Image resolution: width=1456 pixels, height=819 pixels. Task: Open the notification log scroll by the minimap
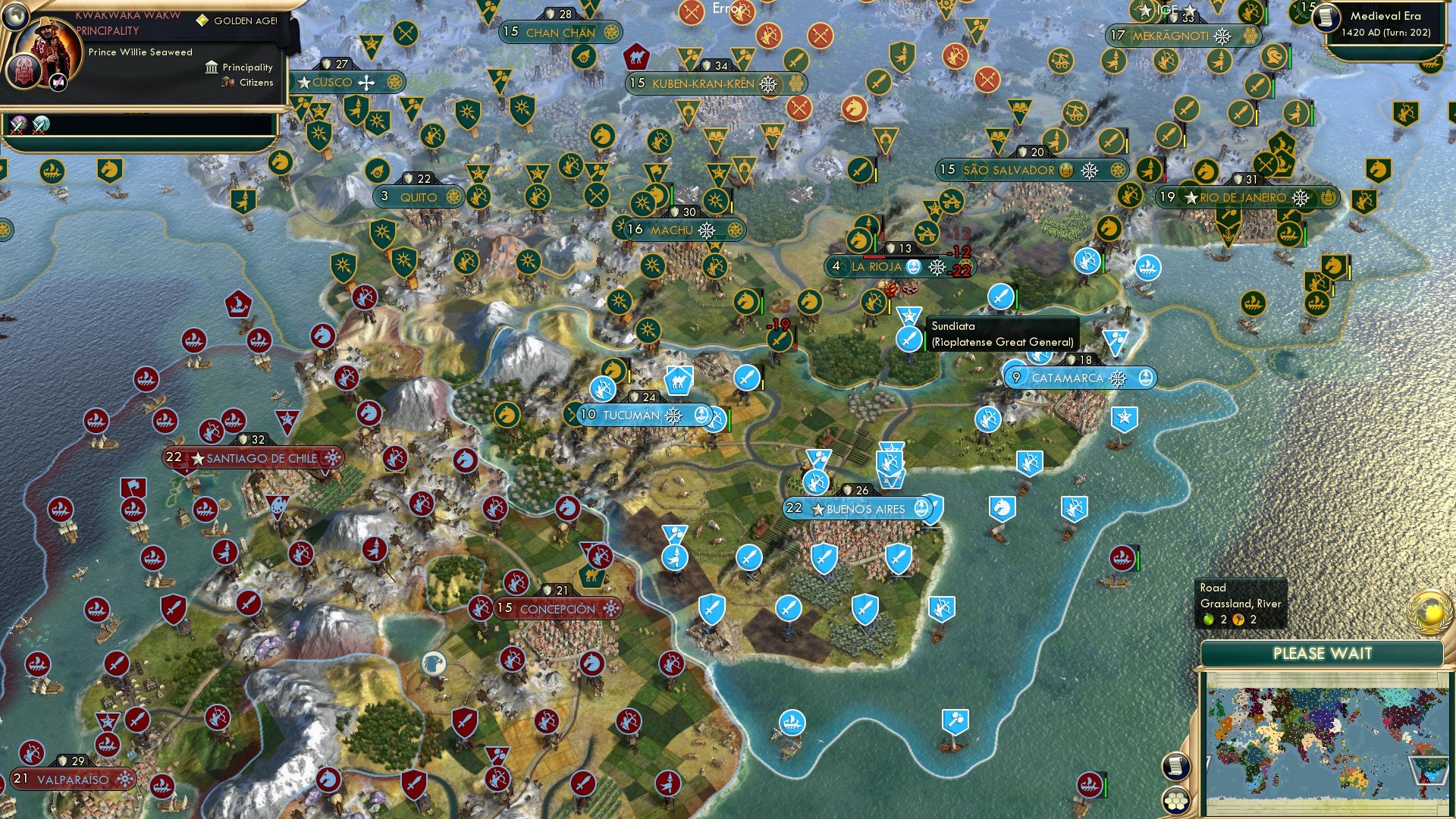(1175, 766)
